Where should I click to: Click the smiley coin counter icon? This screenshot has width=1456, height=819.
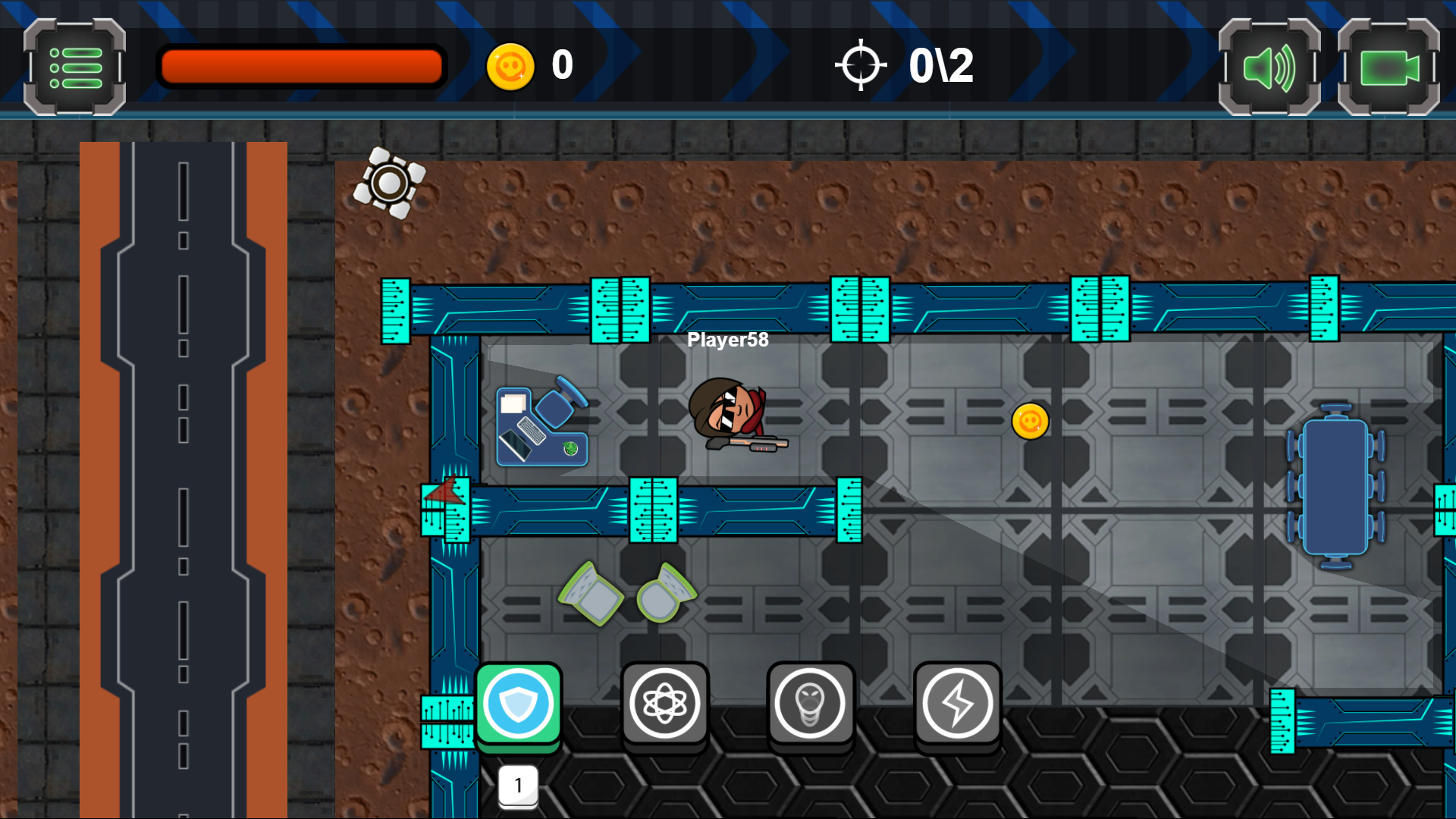[x=512, y=65]
